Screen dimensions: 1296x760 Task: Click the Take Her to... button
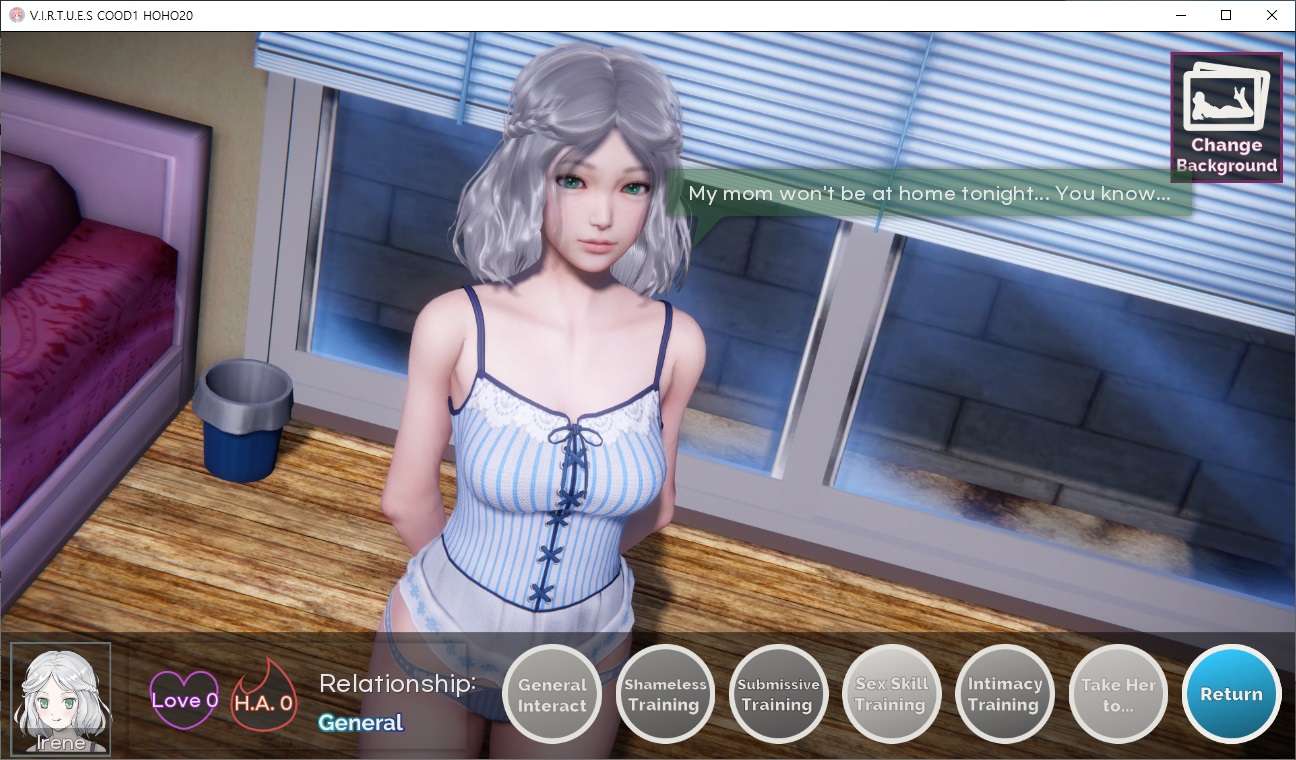click(x=1118, y=695)
